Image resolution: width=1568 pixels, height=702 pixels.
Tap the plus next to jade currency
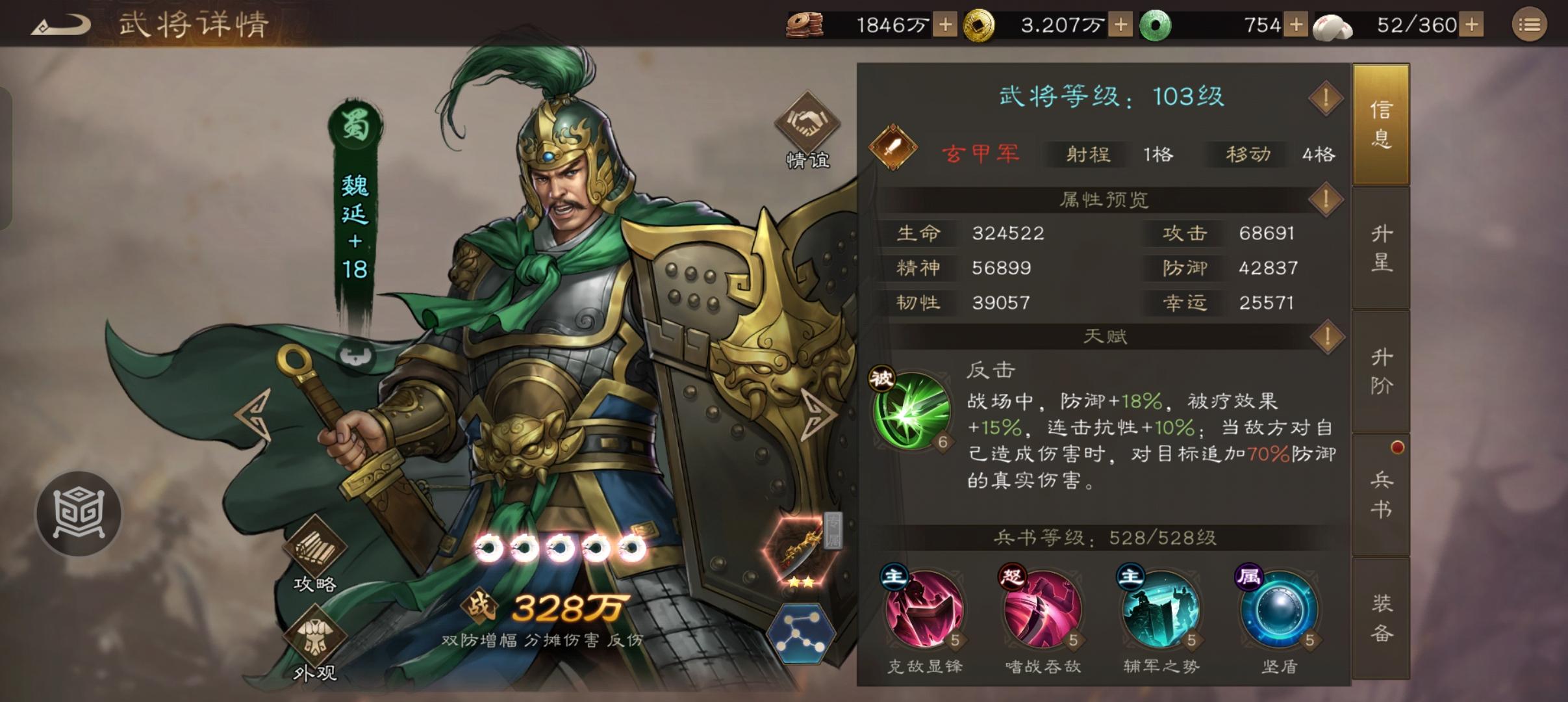(x=1297, y=25)
